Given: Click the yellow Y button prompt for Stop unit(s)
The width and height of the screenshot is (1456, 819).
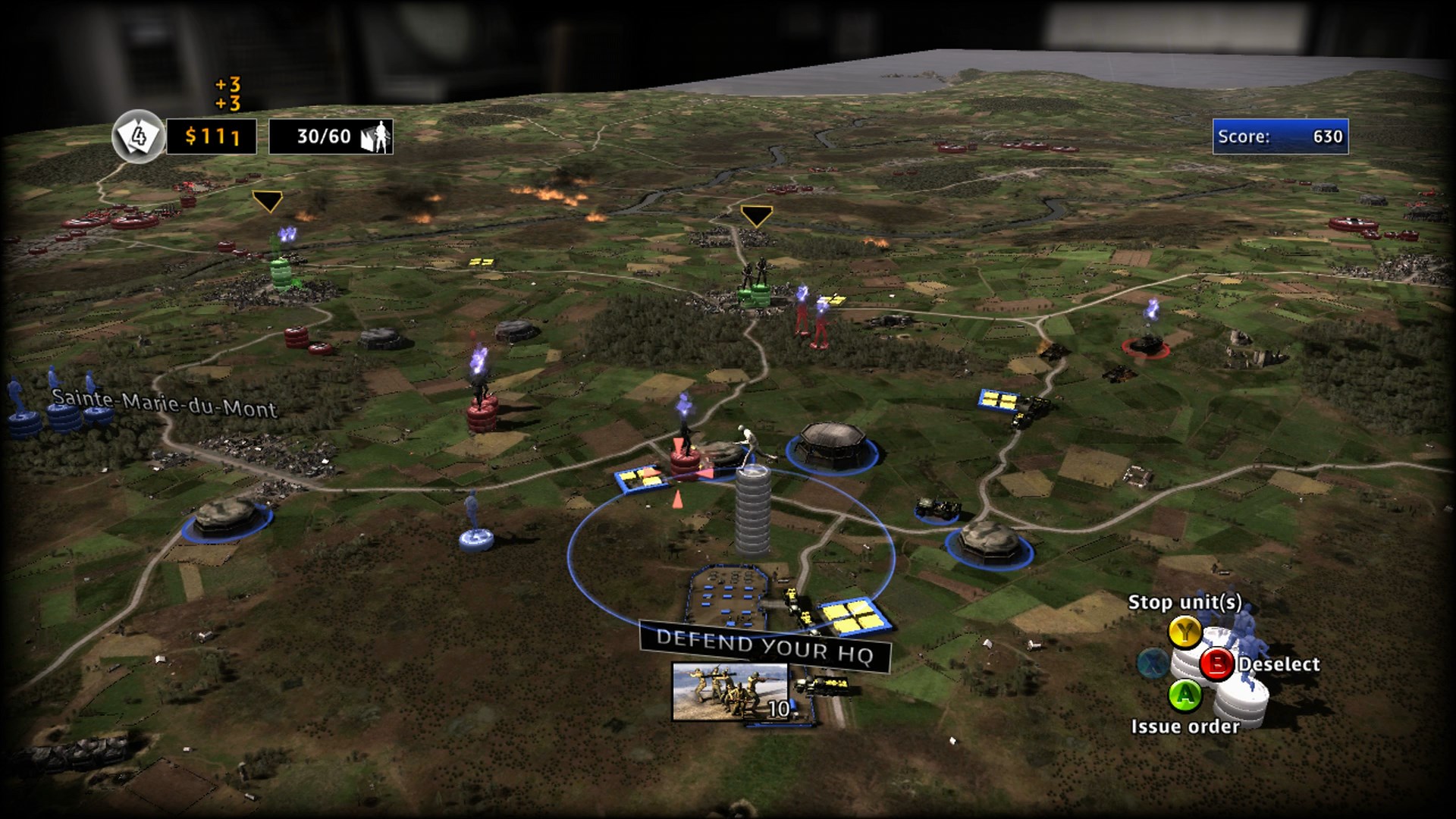Looking at the screenshot, I should (1185, 632).
